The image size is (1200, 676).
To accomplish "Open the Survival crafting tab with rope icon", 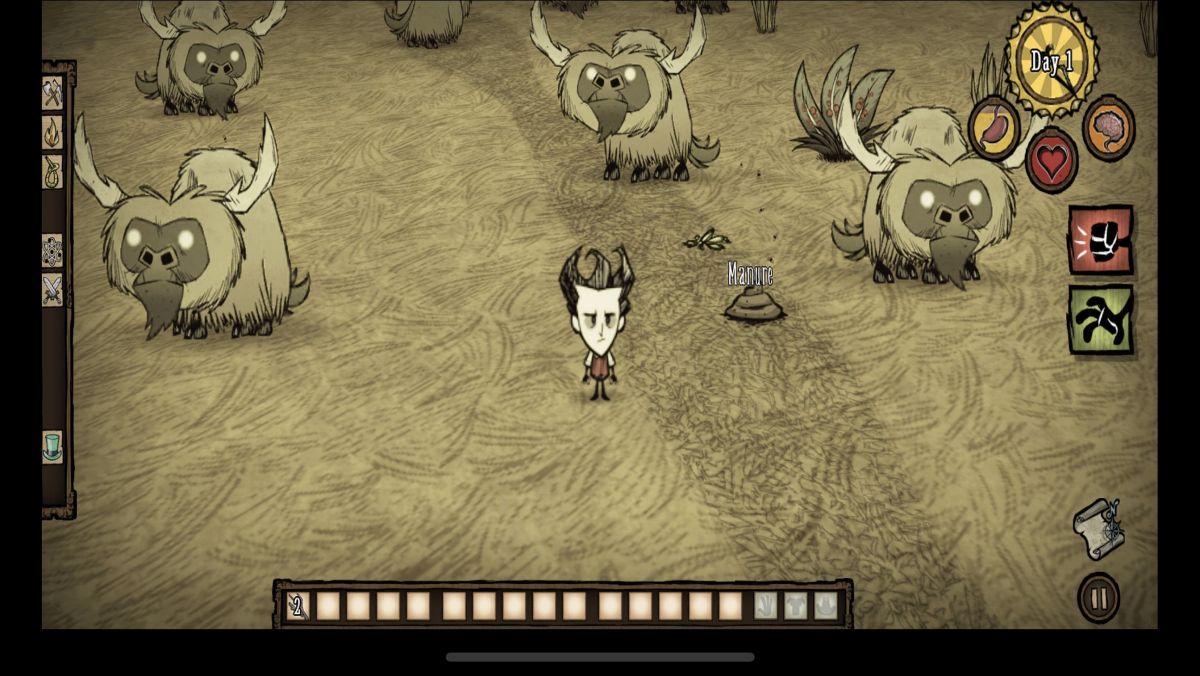I will tap(52, 171).
